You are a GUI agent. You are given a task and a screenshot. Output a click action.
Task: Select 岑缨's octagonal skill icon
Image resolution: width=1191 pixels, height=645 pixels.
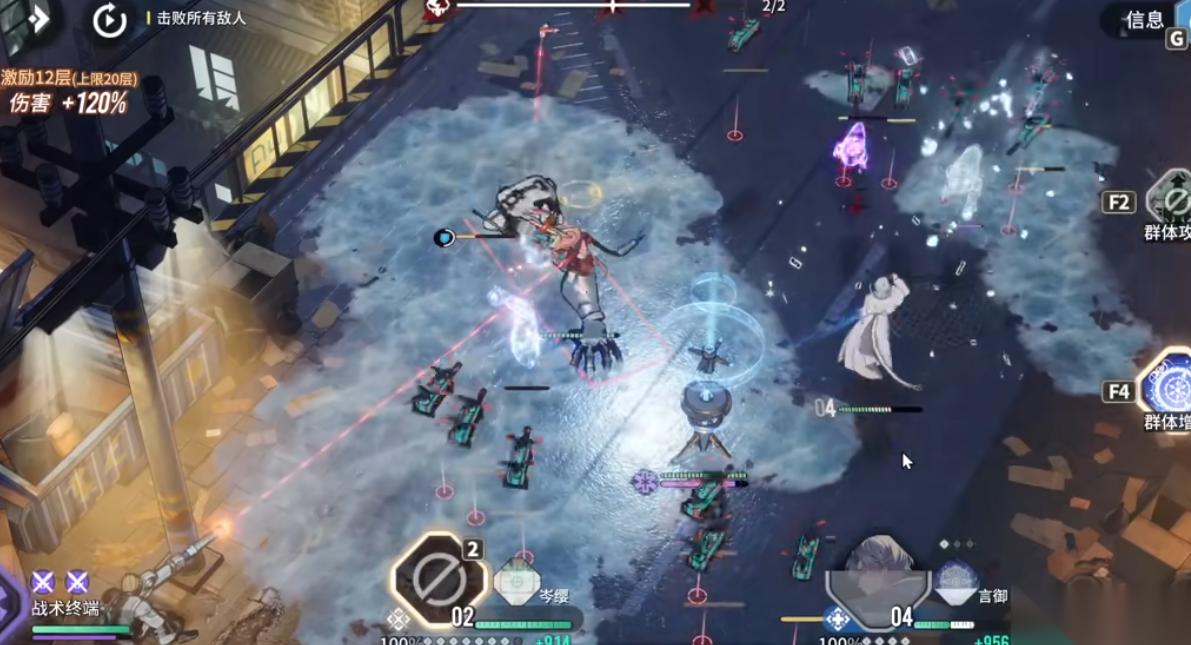439,579
